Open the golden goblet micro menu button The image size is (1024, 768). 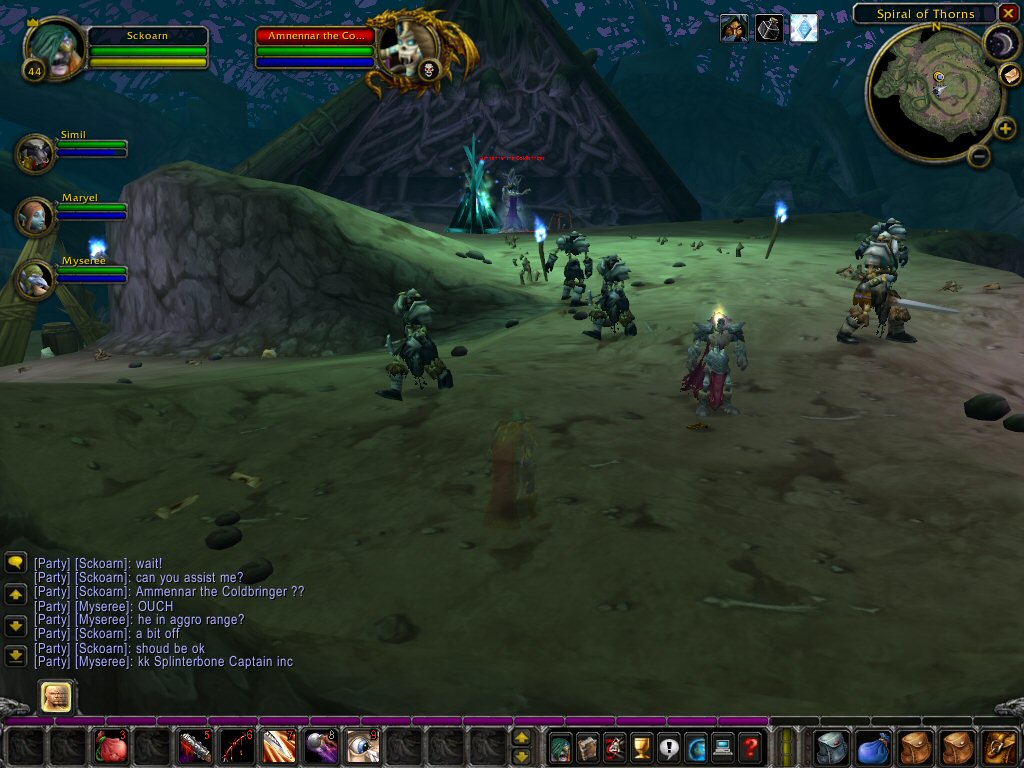click(641, 747)
